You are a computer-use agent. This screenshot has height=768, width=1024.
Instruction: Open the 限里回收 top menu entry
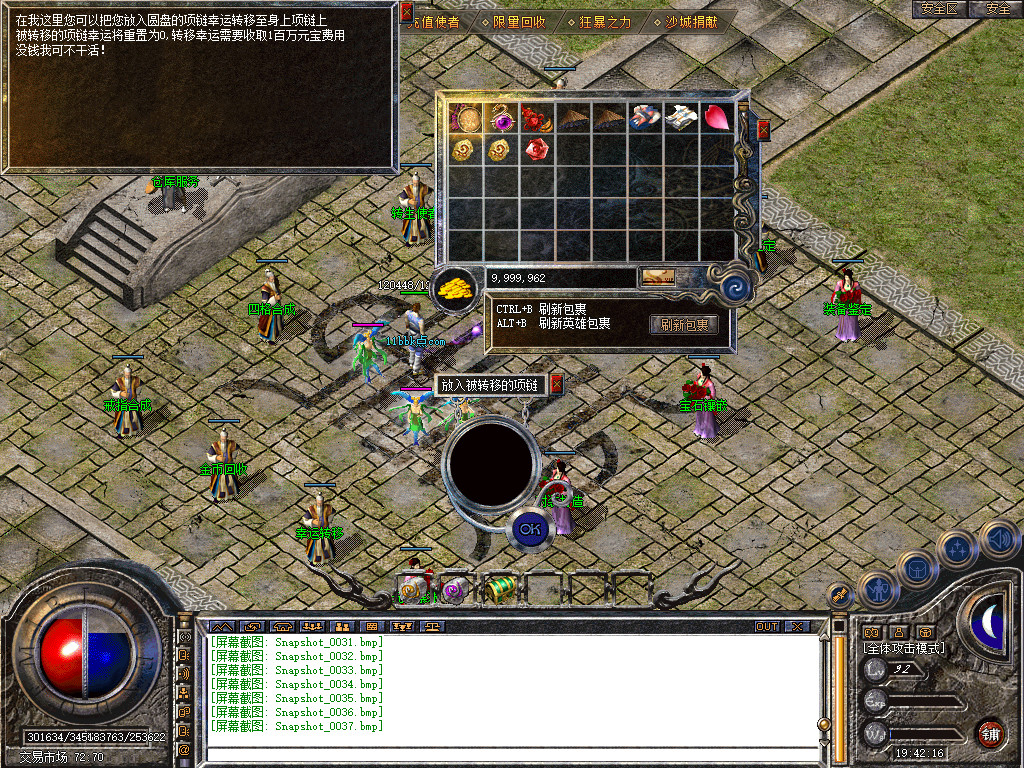513,21
